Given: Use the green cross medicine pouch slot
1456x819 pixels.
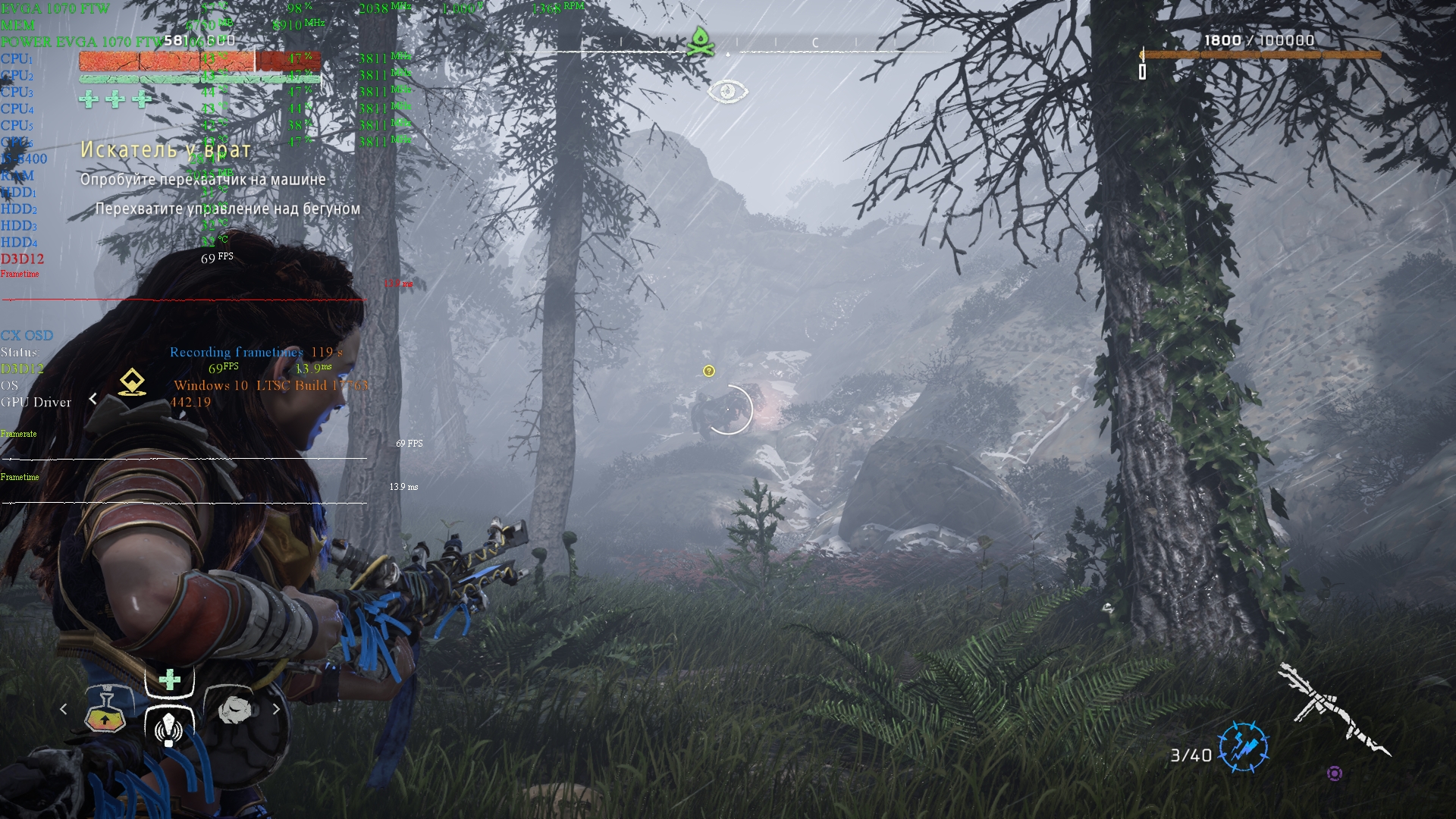Looking at the screenshot, I should [x=170, y=679].
